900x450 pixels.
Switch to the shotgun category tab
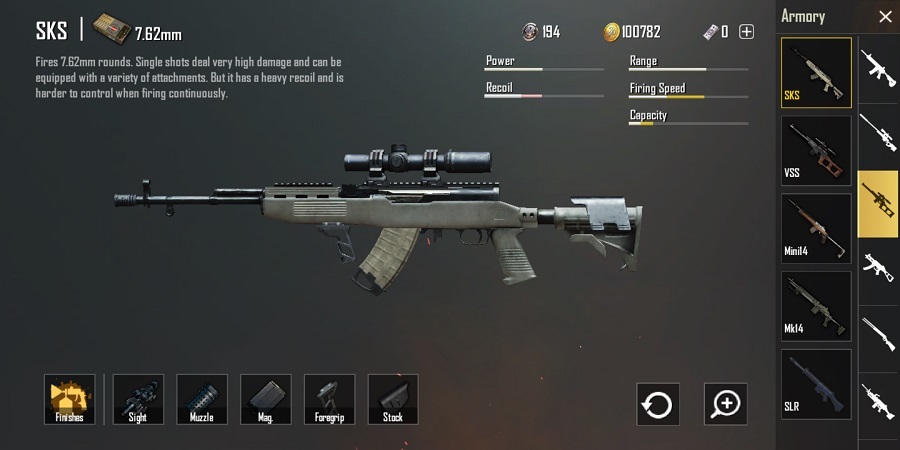pyautogui.click(x=878, y=334)
